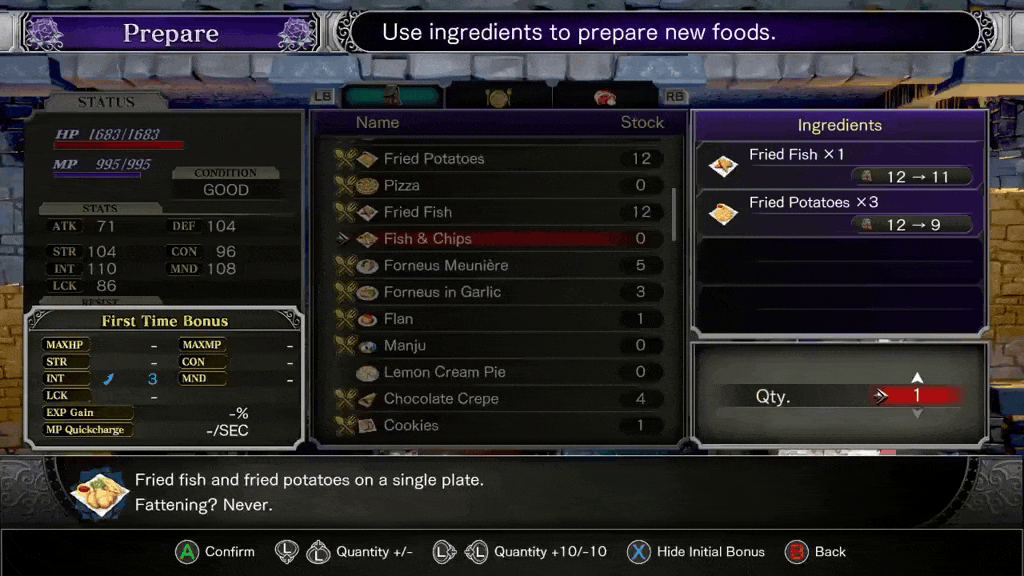
Task: Select Fried Potatoes in the recipe list
Action: point(433,159)
